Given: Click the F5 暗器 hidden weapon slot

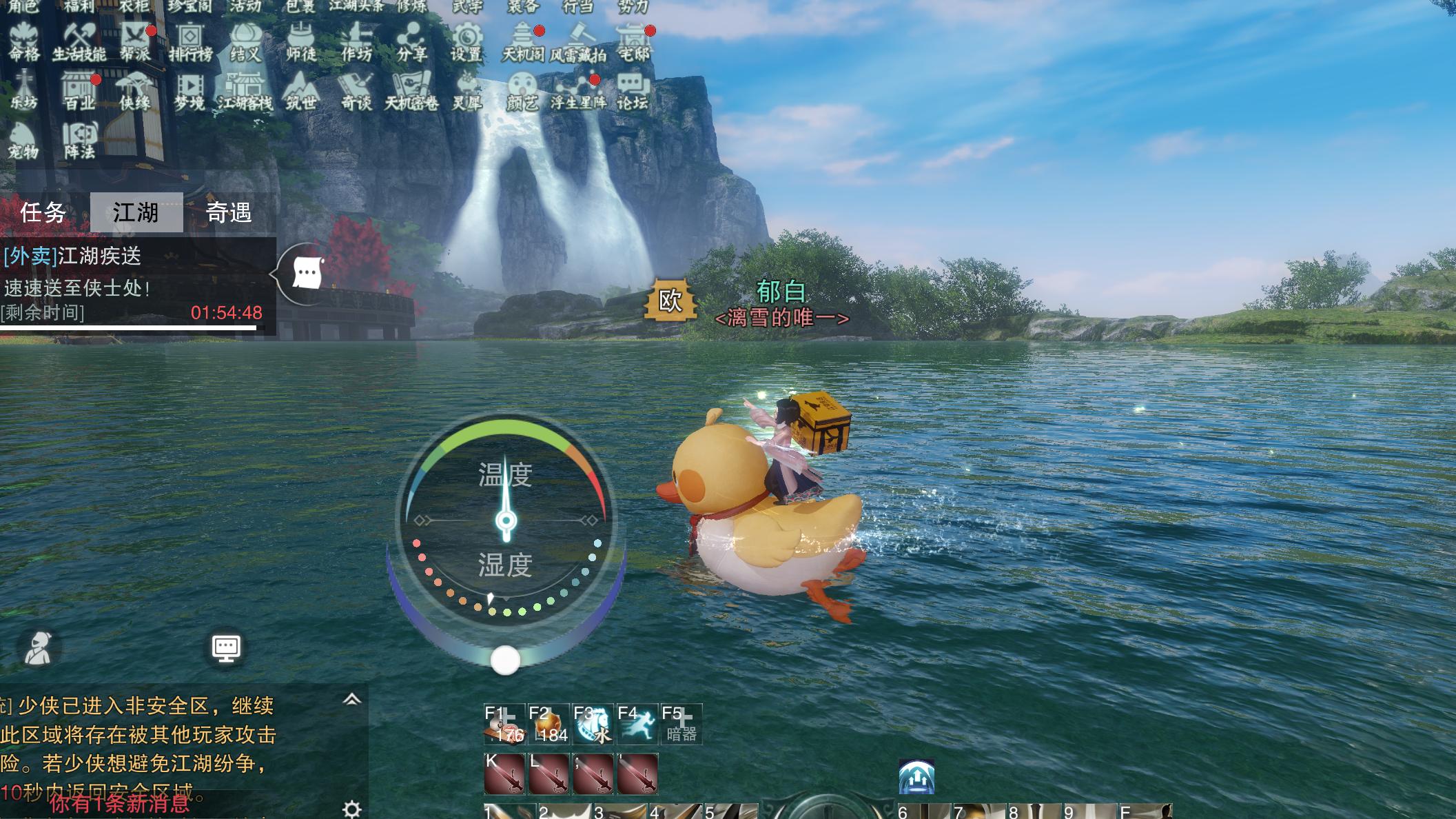Looking at the screenshot, I should coord(681,724).
